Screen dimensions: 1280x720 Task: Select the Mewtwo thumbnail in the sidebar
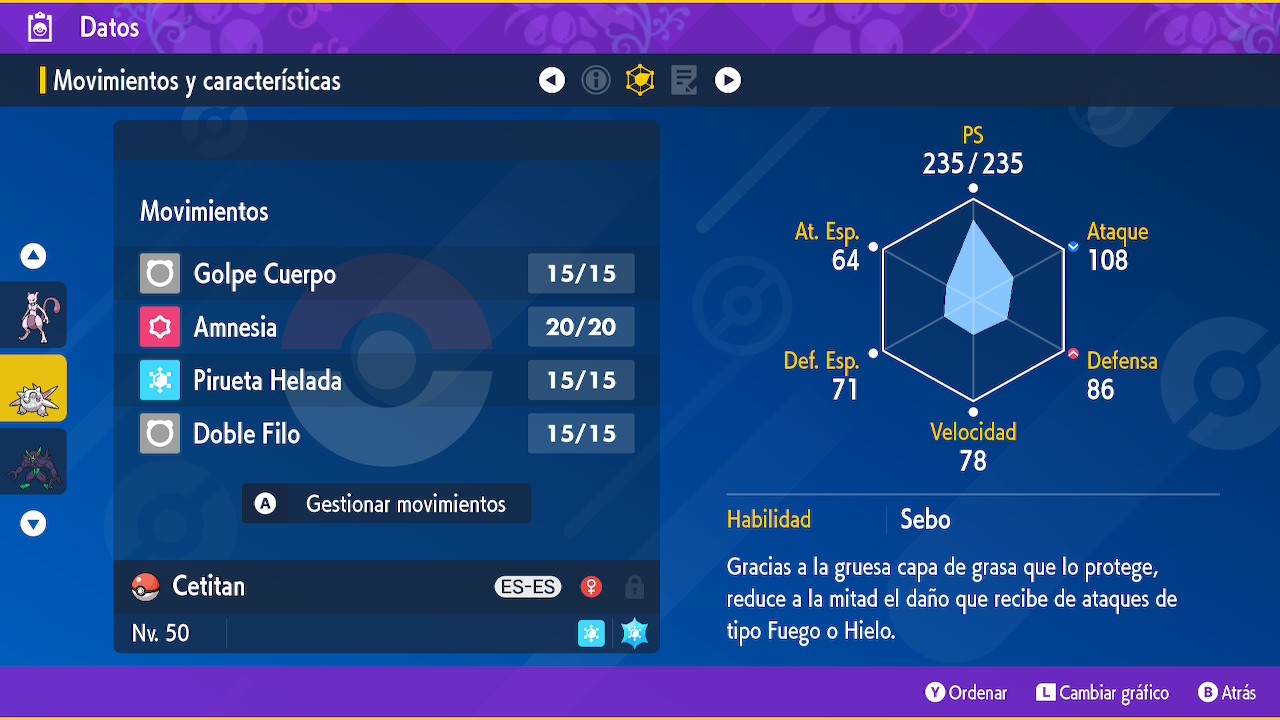click(x=33, y=315)
